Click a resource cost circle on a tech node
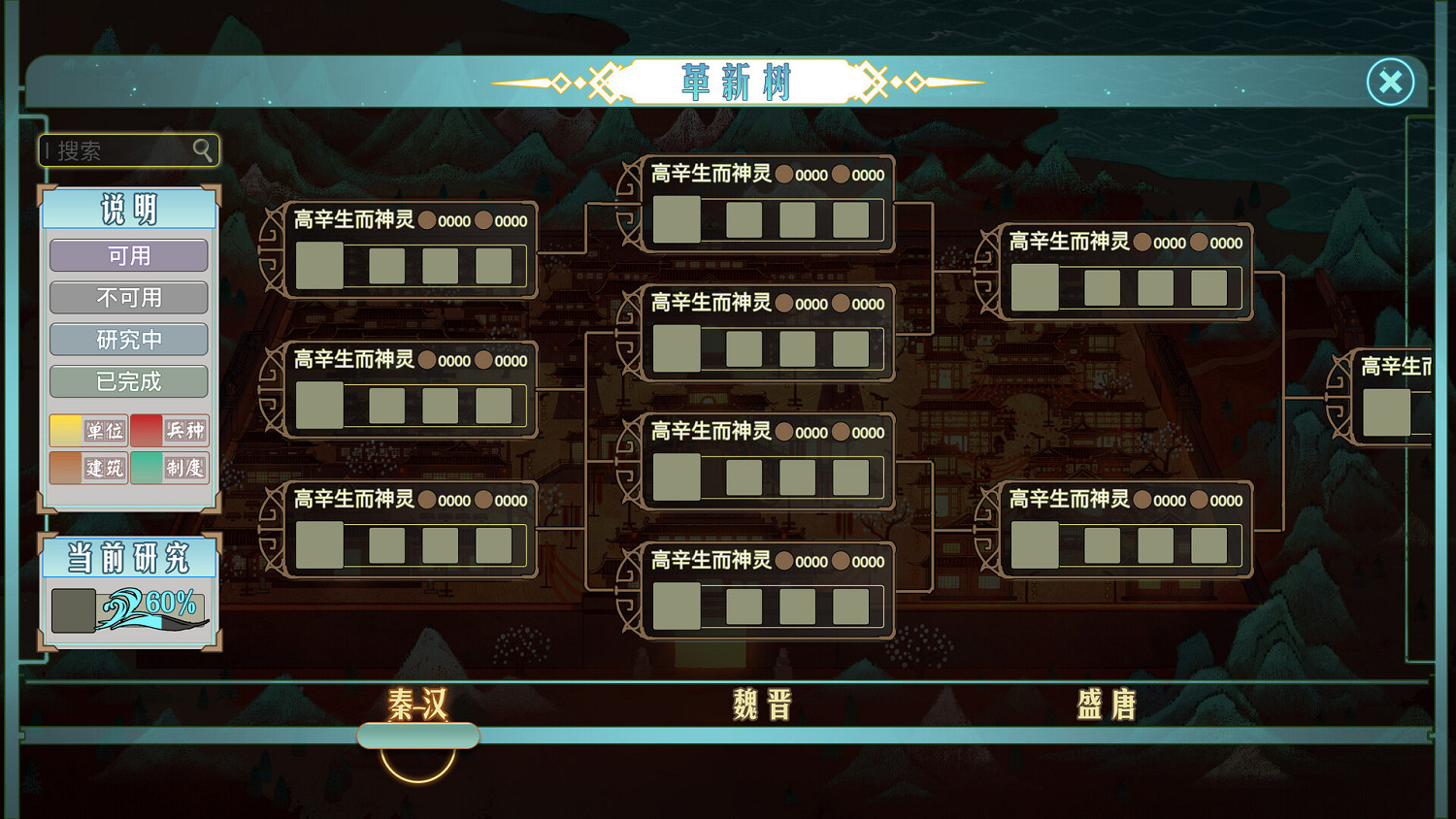Screen dimensions: 1456x819 click(429, 221)
